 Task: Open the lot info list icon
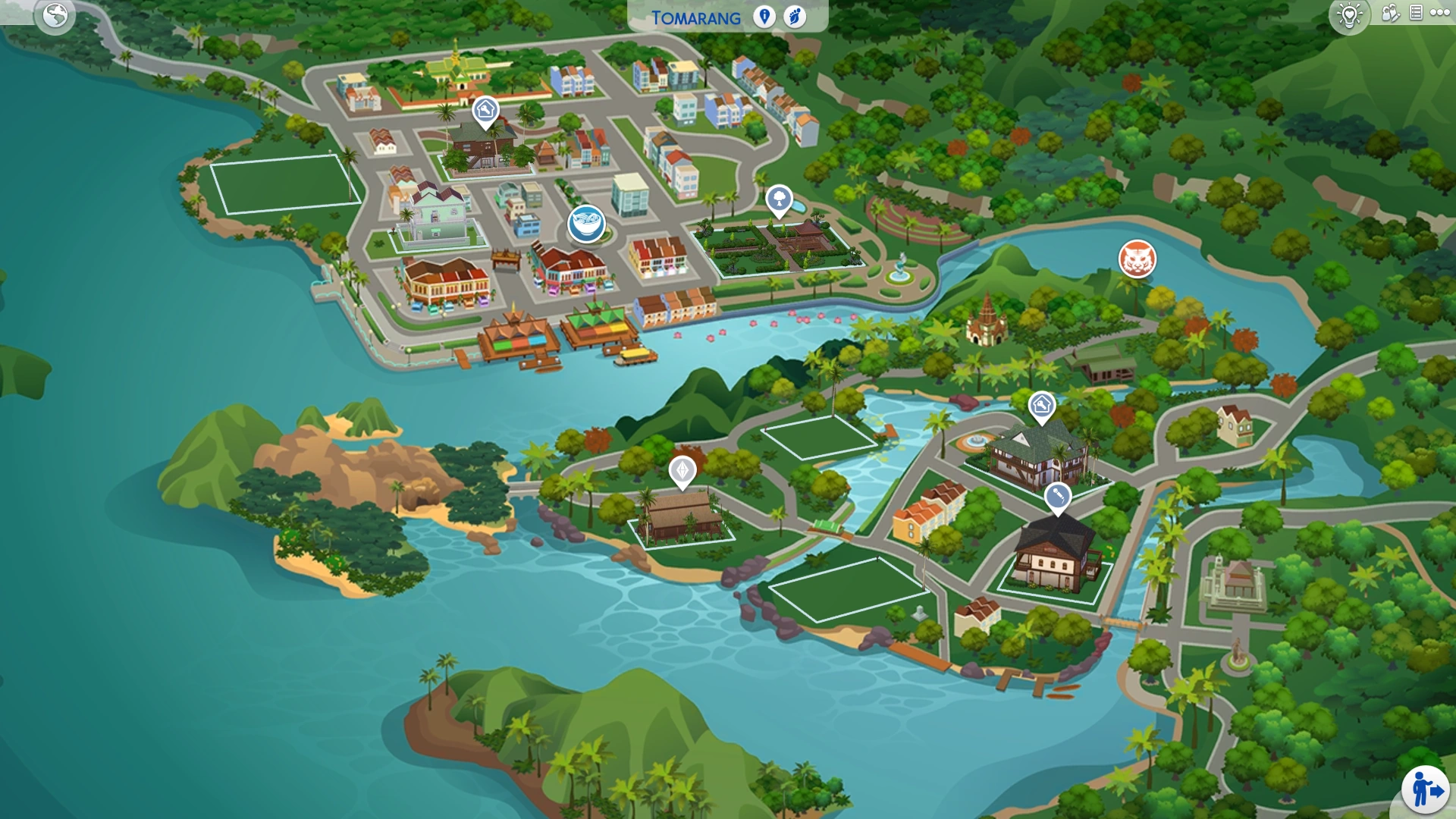(x=1415, y=12)
